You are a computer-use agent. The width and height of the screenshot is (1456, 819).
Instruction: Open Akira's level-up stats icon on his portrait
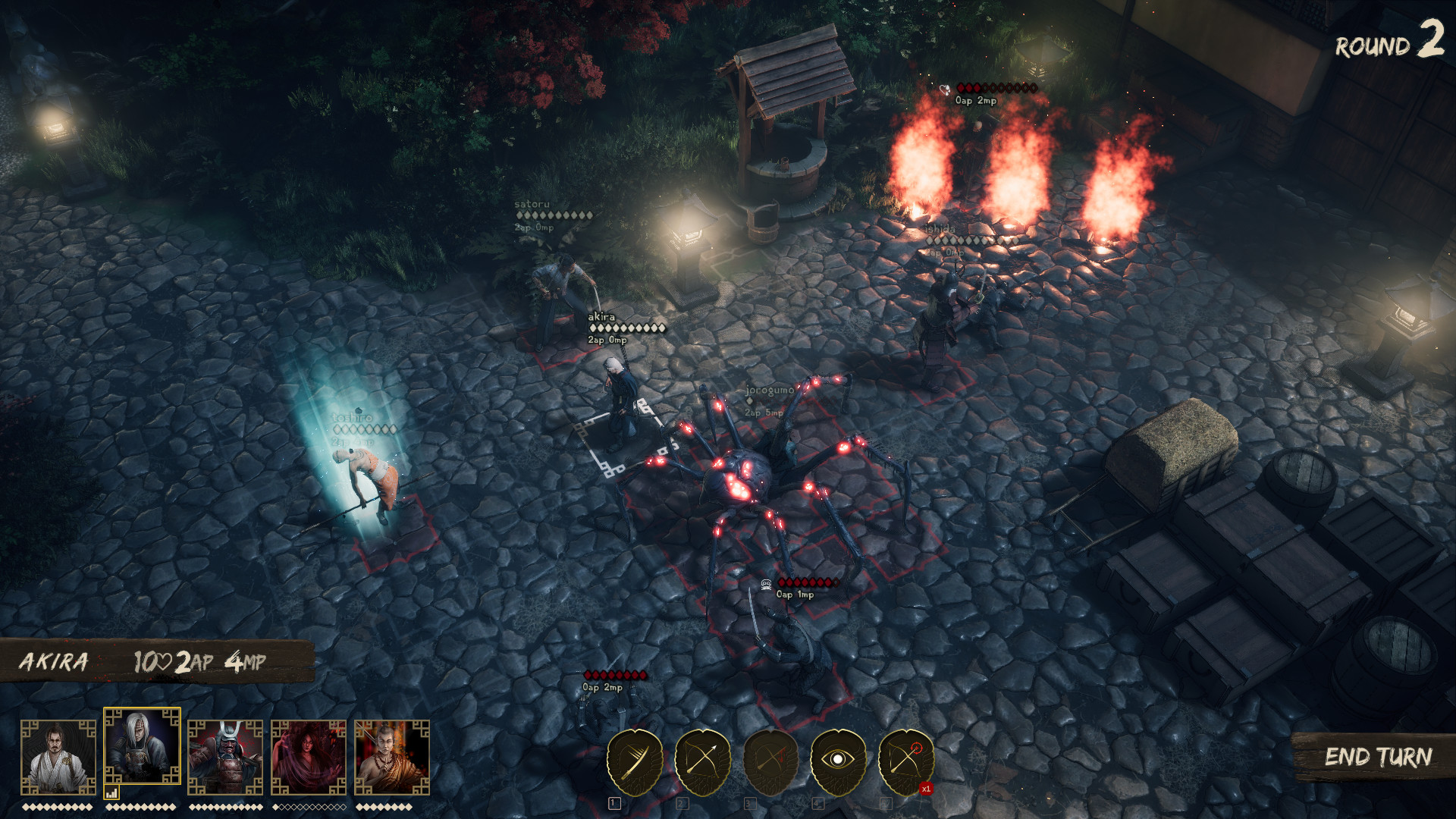point(111,789)
